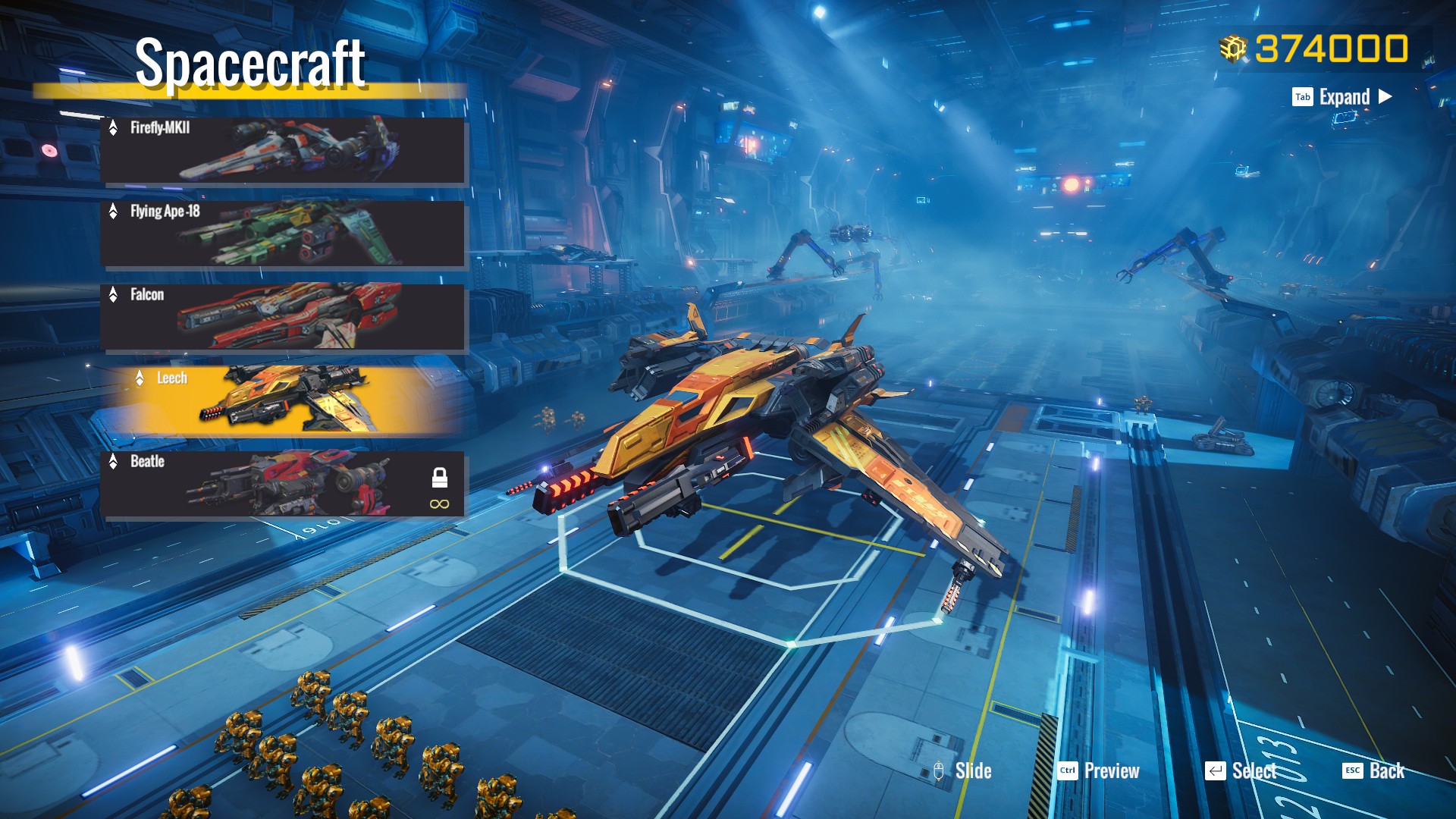Click the rank diamond beside Flying Ape-18
Image resolution: width=1456 pixels, height=819 pixels.
(x=114, y=212)
